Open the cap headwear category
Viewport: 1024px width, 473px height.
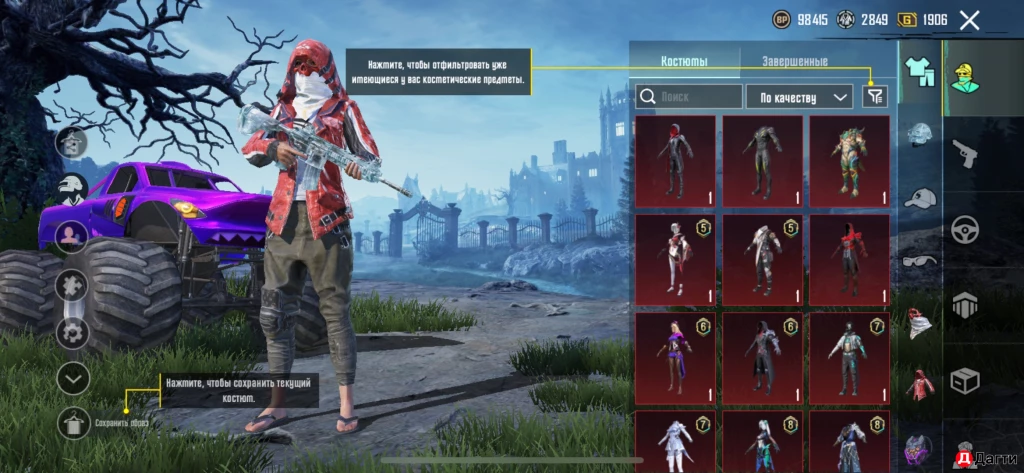(x=920, y=198)
